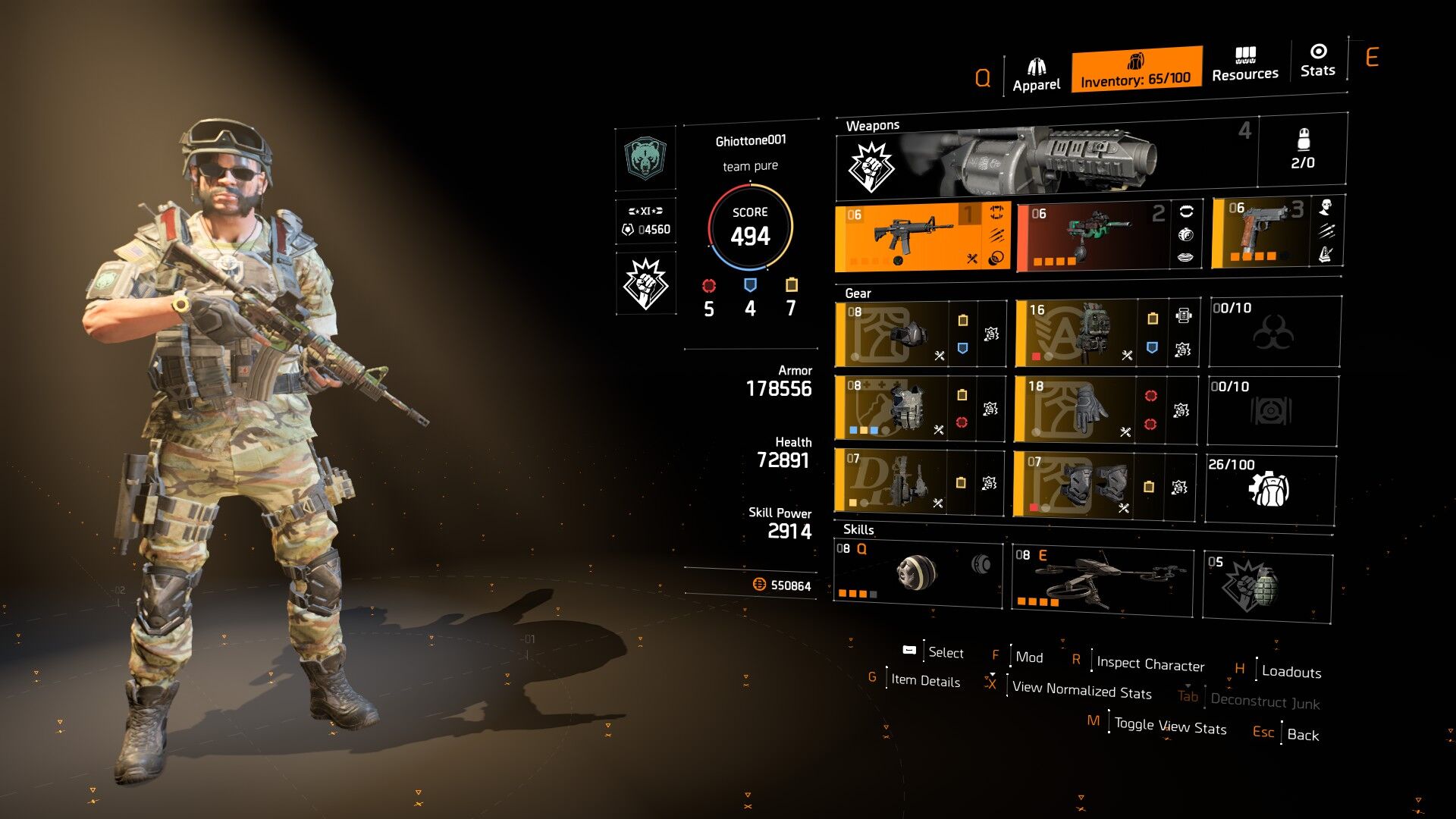Switch to the Apparel tab
Screen dimensions: 1456x819
click(1036, 74)
